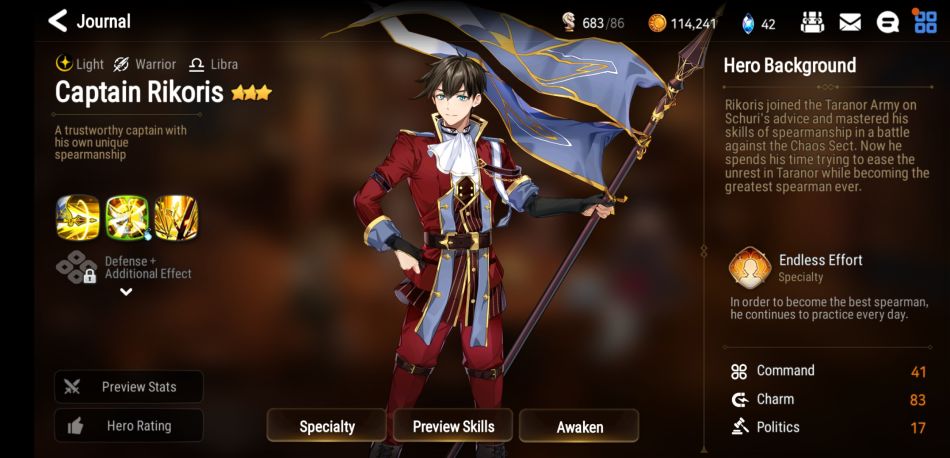The image size is (950, 458).
Task: Tap the Endless Effort specialty icon
Action: point(749,268)
